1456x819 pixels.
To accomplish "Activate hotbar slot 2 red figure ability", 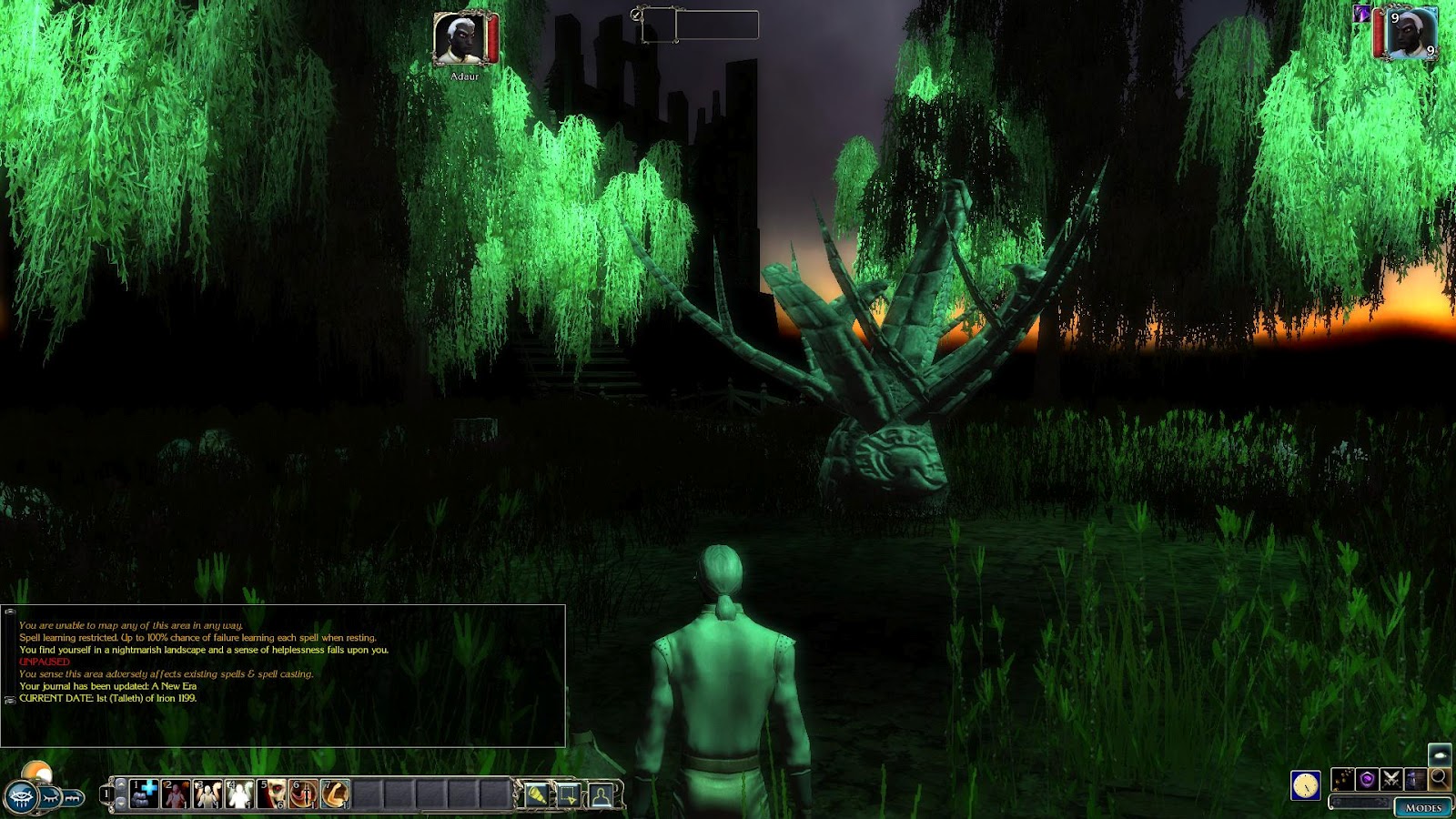I will pos(176,794).
